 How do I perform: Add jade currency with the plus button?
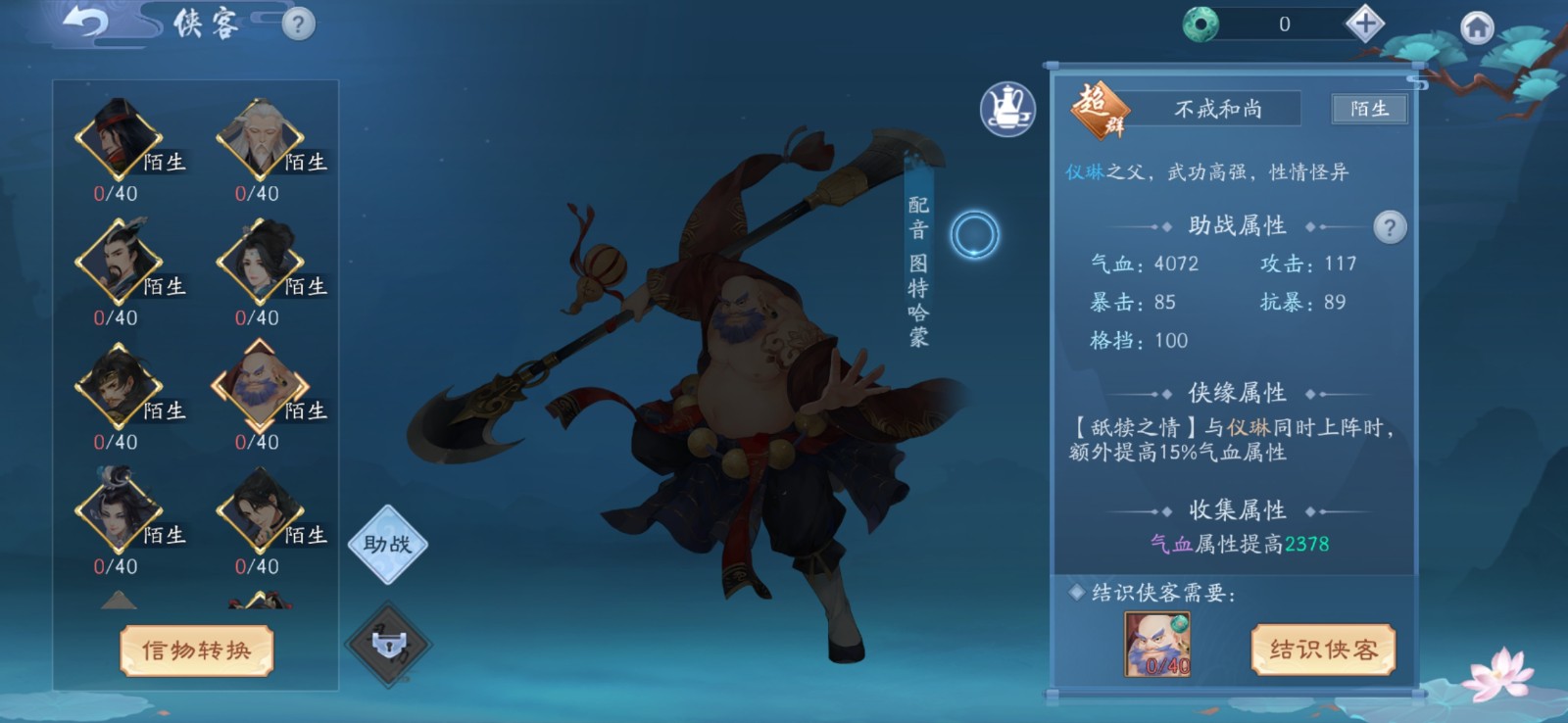1364,24
